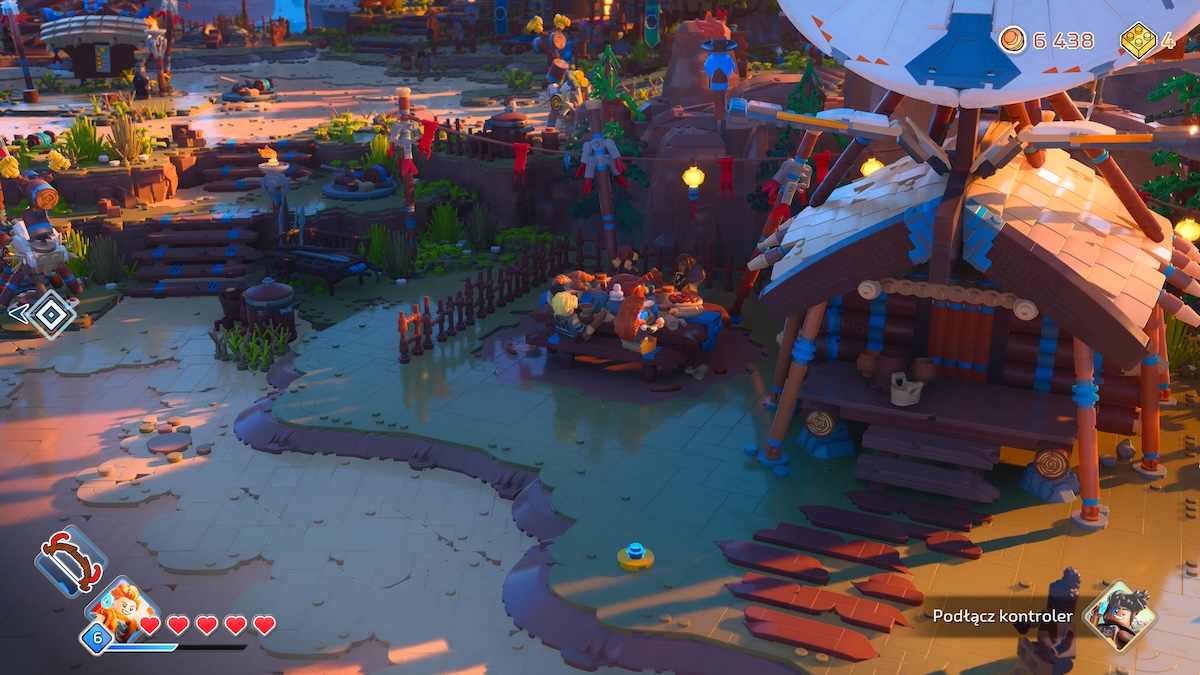Click the diamond objective waypoint marker
1200x675 pixels.
click(x=50, y=314)
